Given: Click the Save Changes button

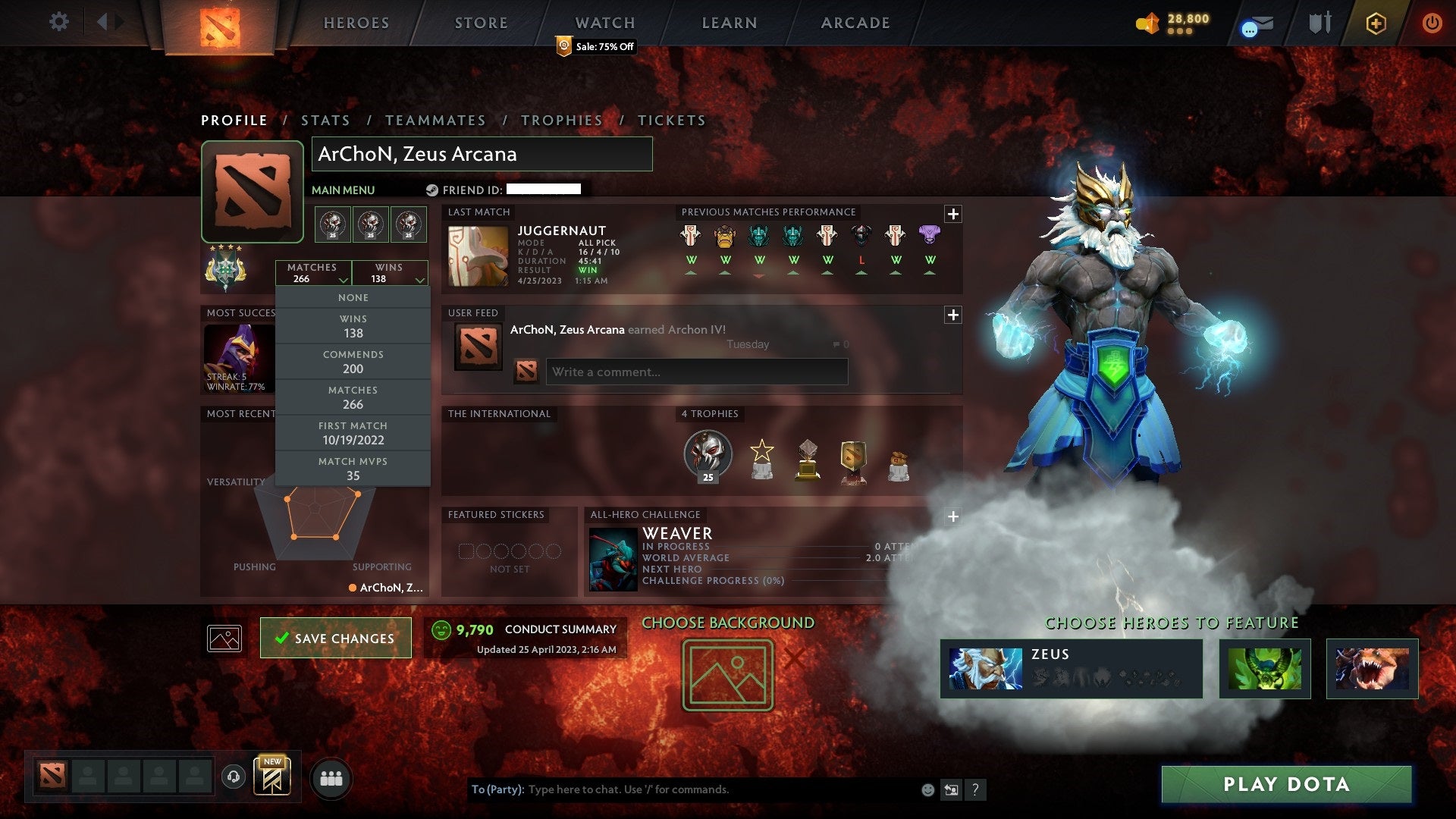Looking at the screenshot, I should click(x=335, y=638).
